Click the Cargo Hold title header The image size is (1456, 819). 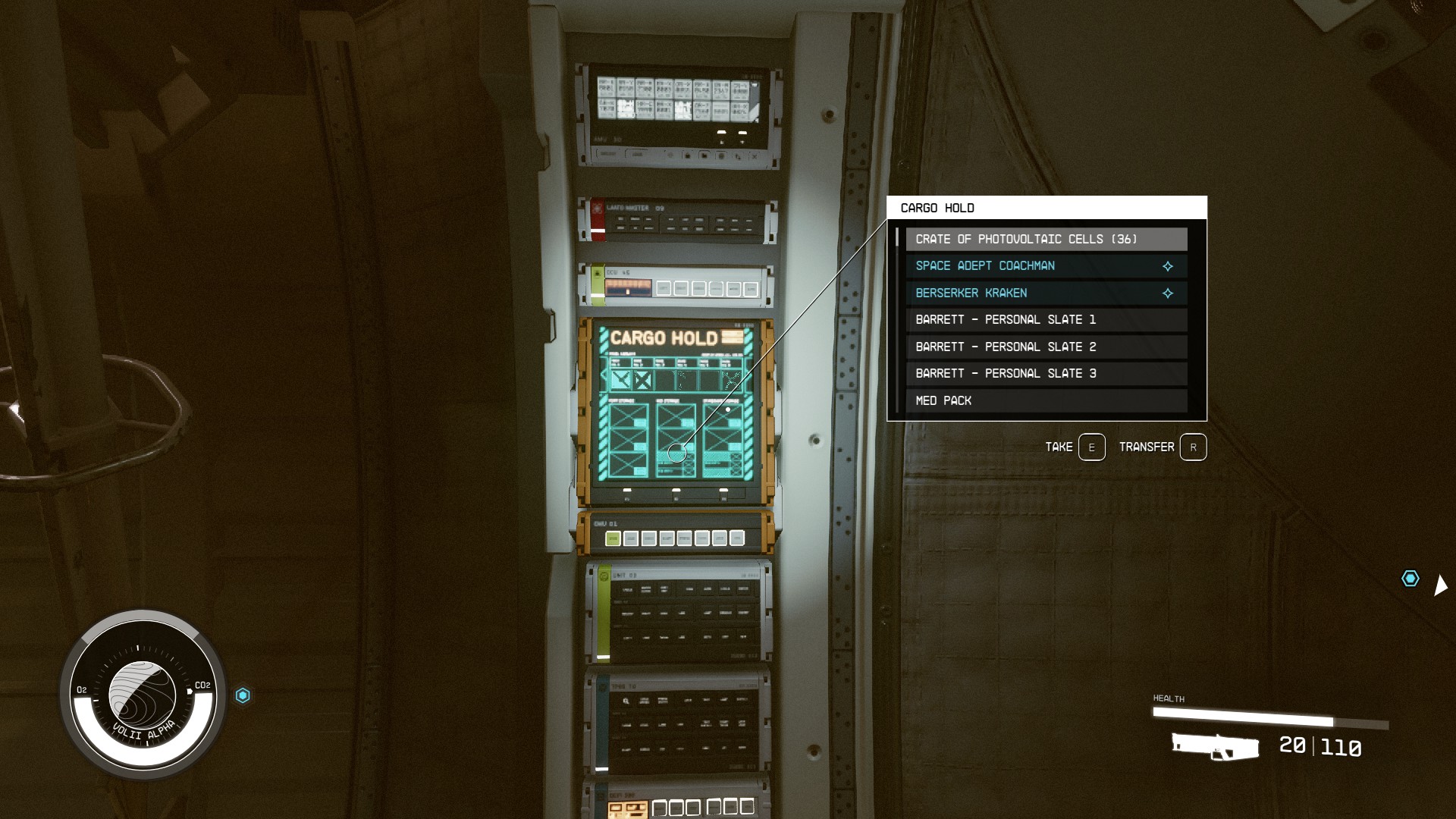(937, 206)
